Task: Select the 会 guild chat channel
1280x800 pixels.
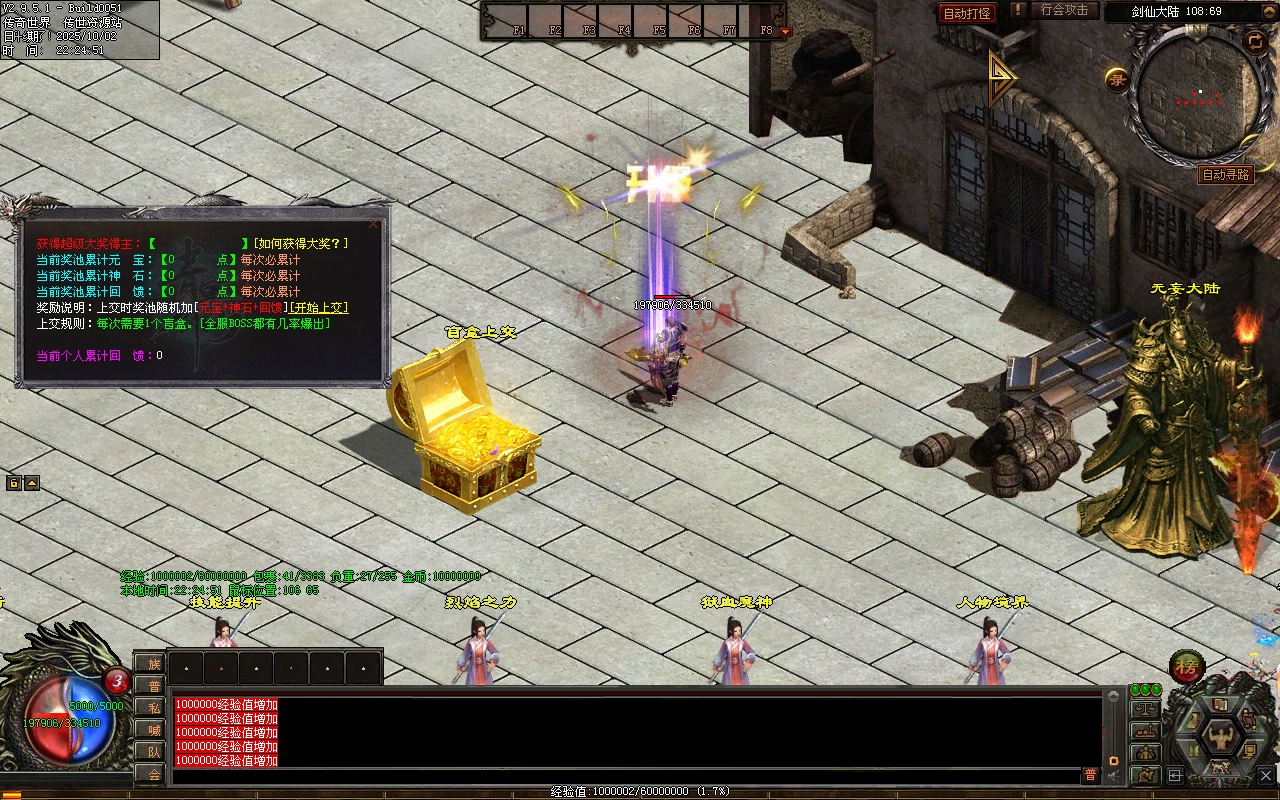Action: pyautogui.click(x=150, y=773)
